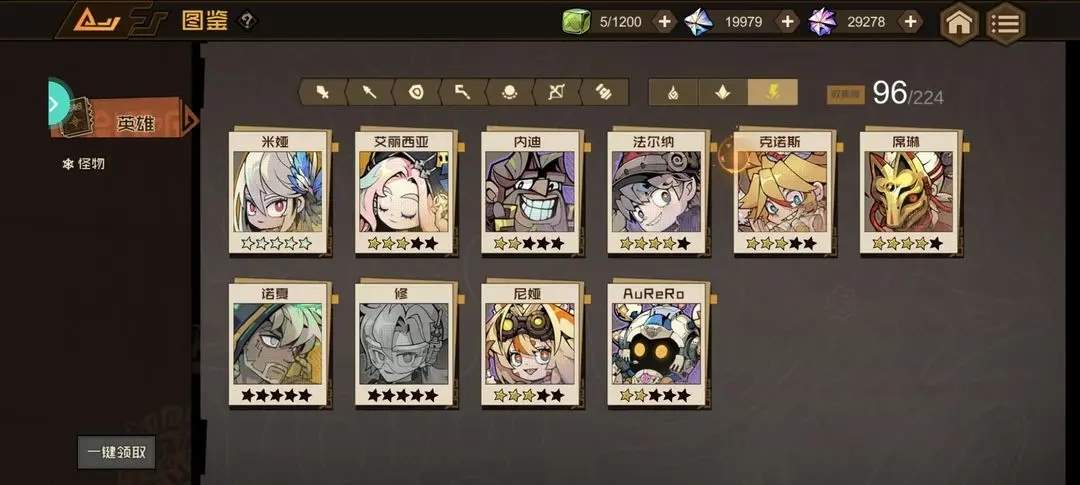This screenshot has width=1080, height=485.
Task: Switch to the 怪物 category
Action: click(84, 163)
